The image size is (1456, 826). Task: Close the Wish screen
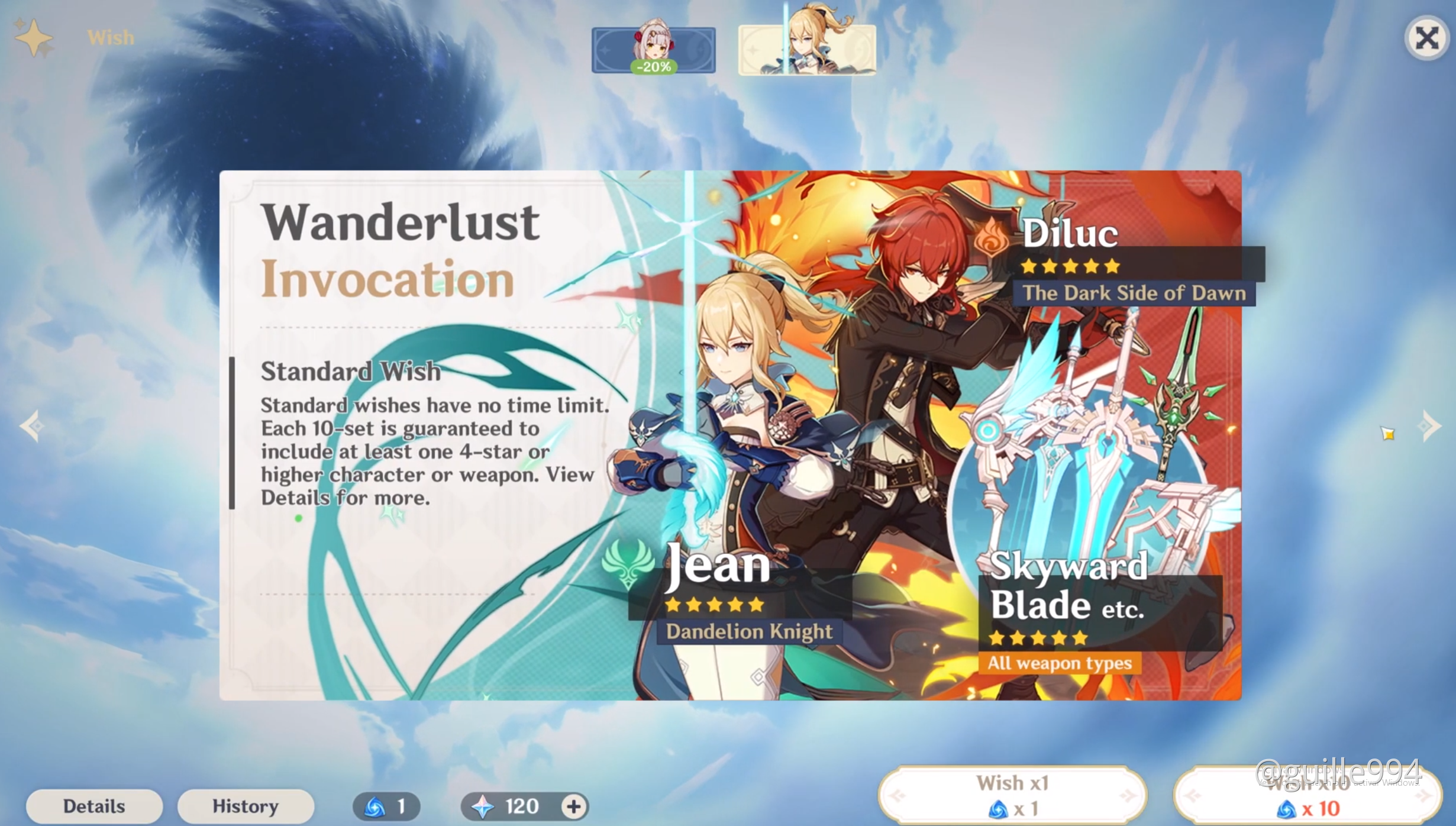coord(1426,38)
